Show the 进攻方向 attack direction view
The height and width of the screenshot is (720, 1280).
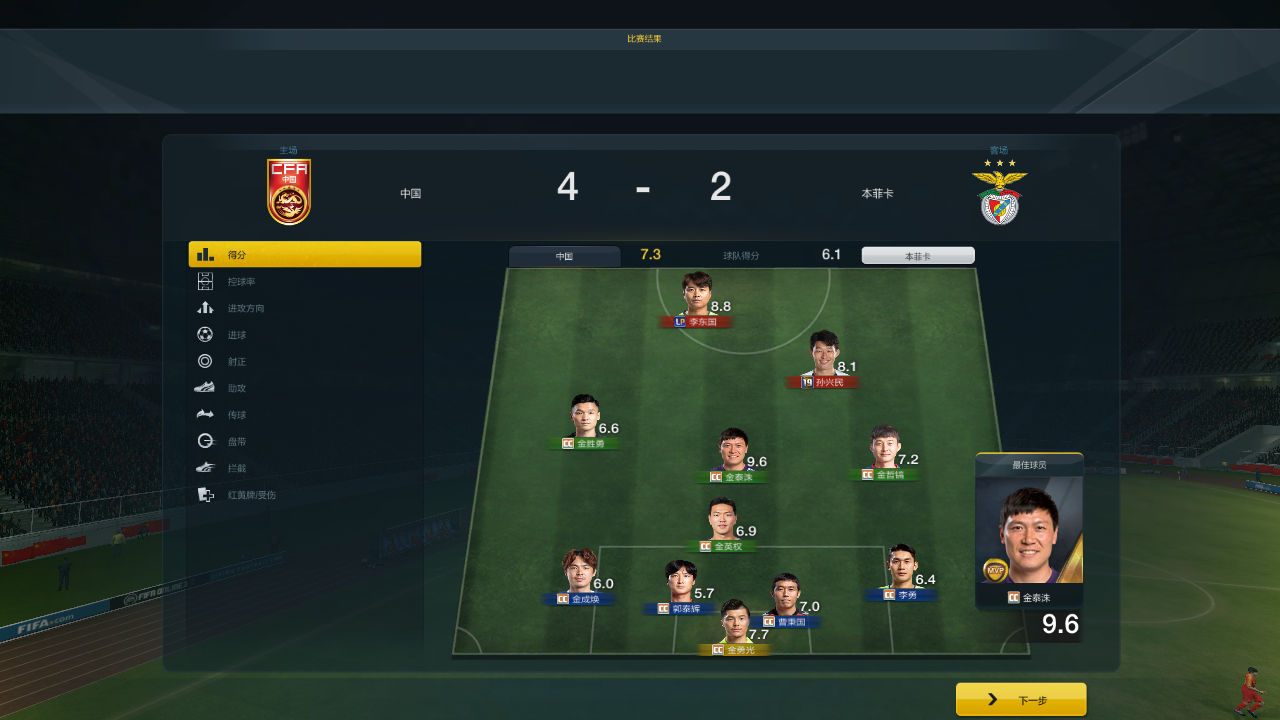click(304, 308)
